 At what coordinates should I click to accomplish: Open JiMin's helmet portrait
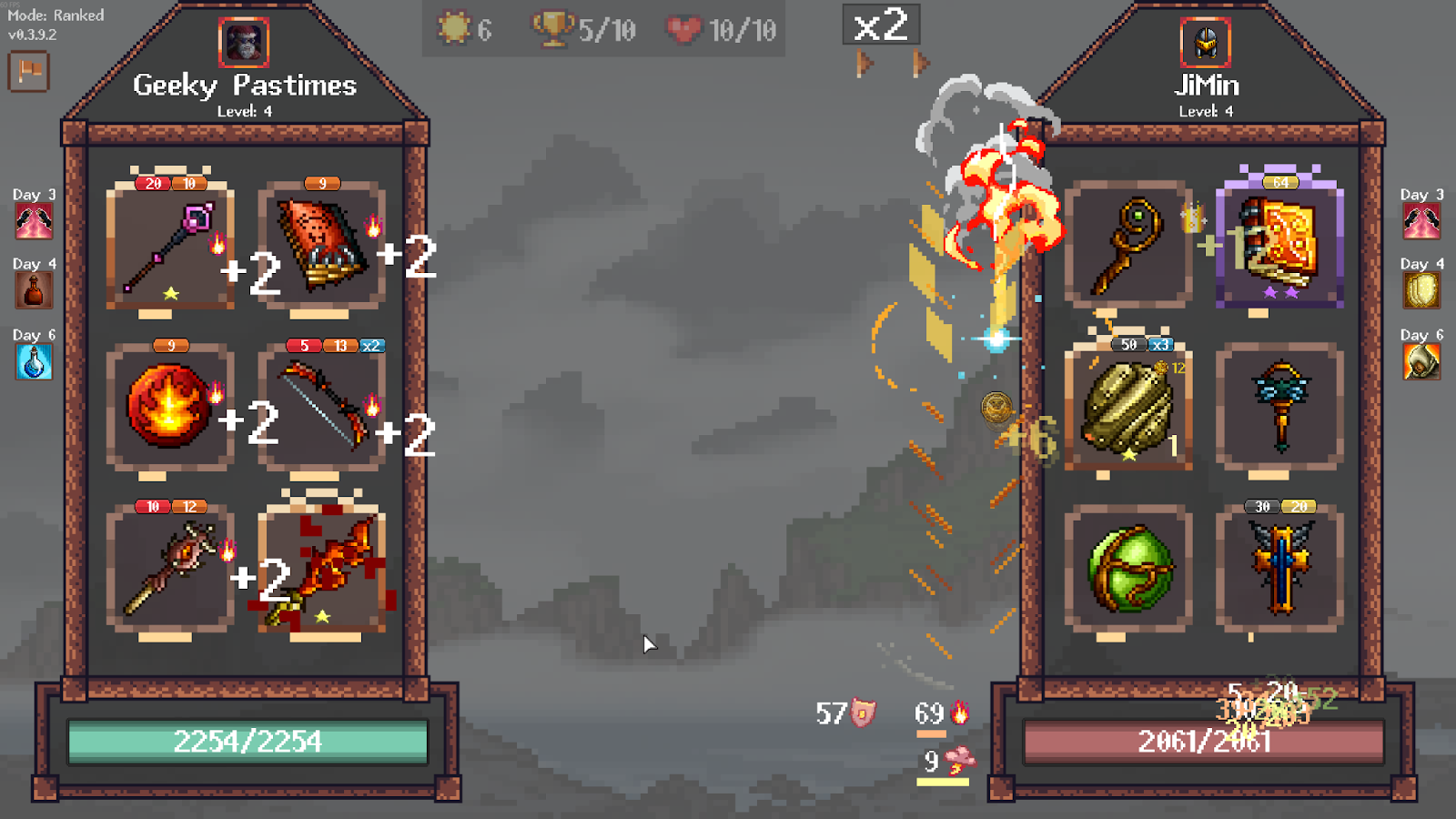1206,42
